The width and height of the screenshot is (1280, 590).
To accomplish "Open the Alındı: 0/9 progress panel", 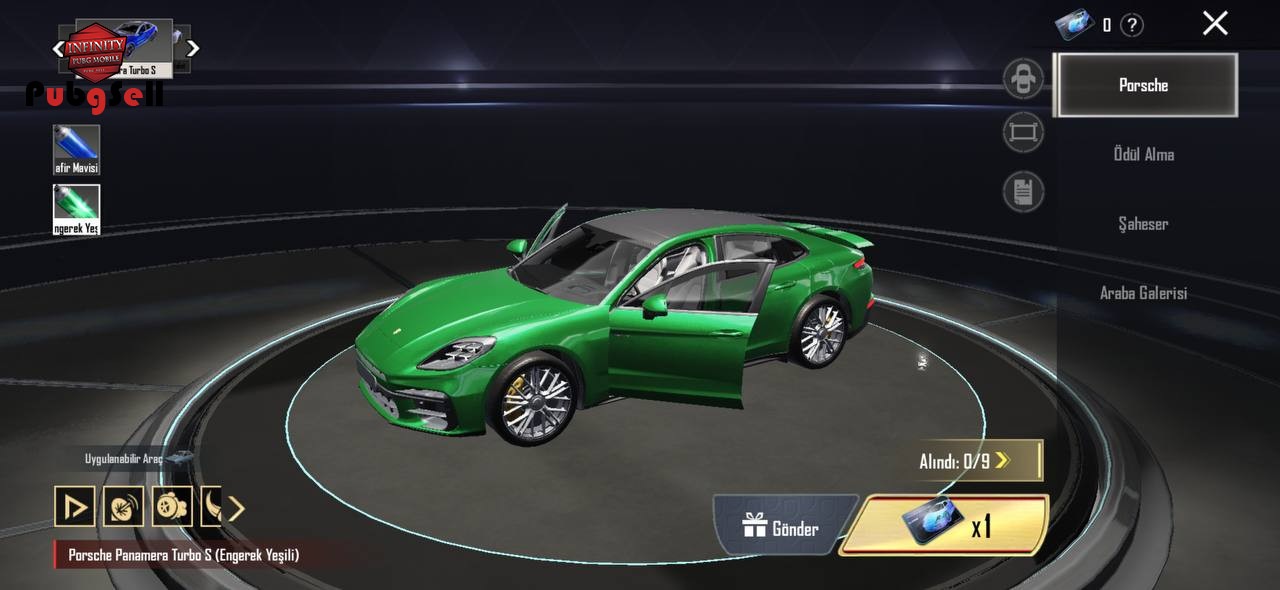I will 979,461.
